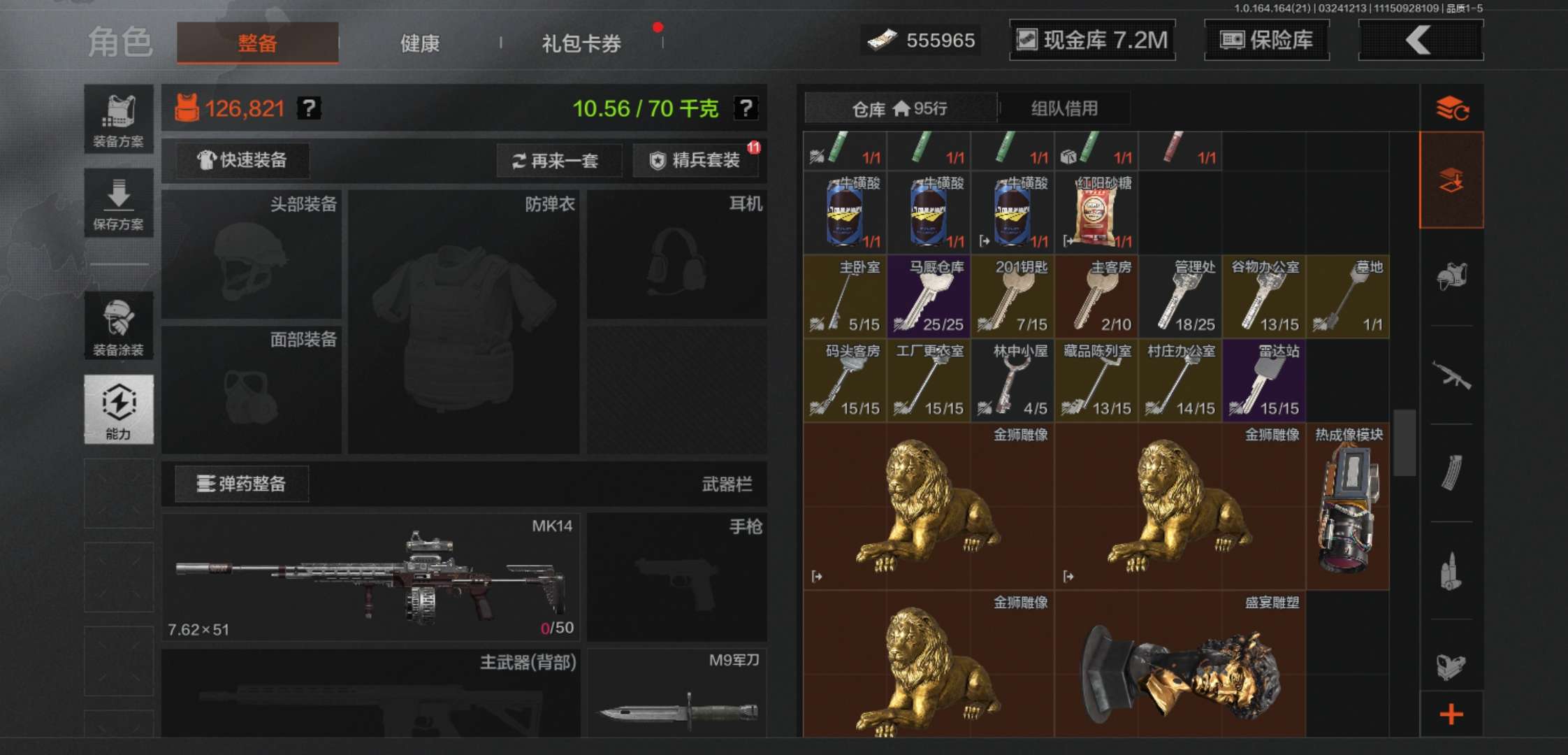Toggle the 装备方案 loadout plan panel

point(118,115)
